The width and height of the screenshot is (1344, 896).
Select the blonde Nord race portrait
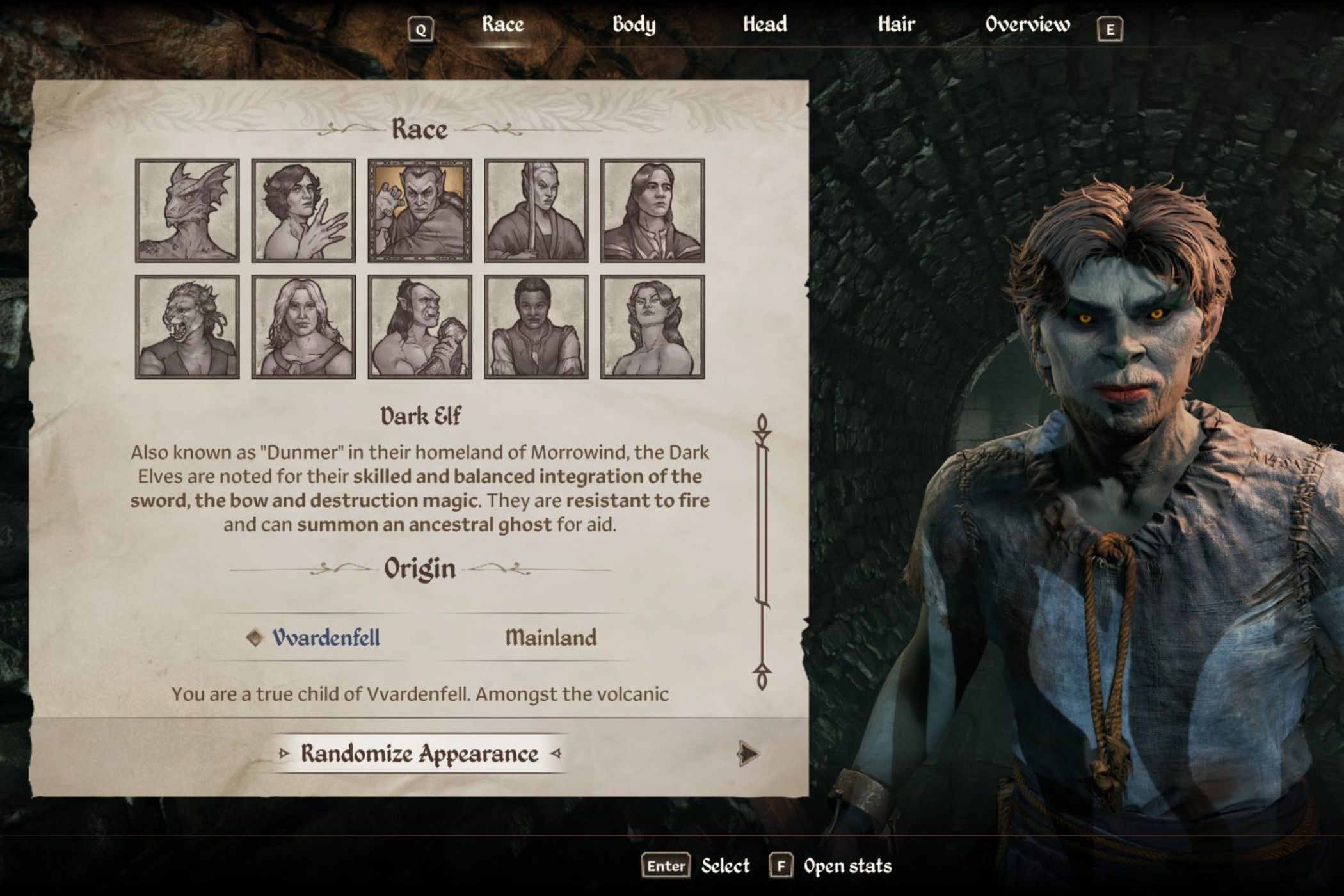(303, 327)
